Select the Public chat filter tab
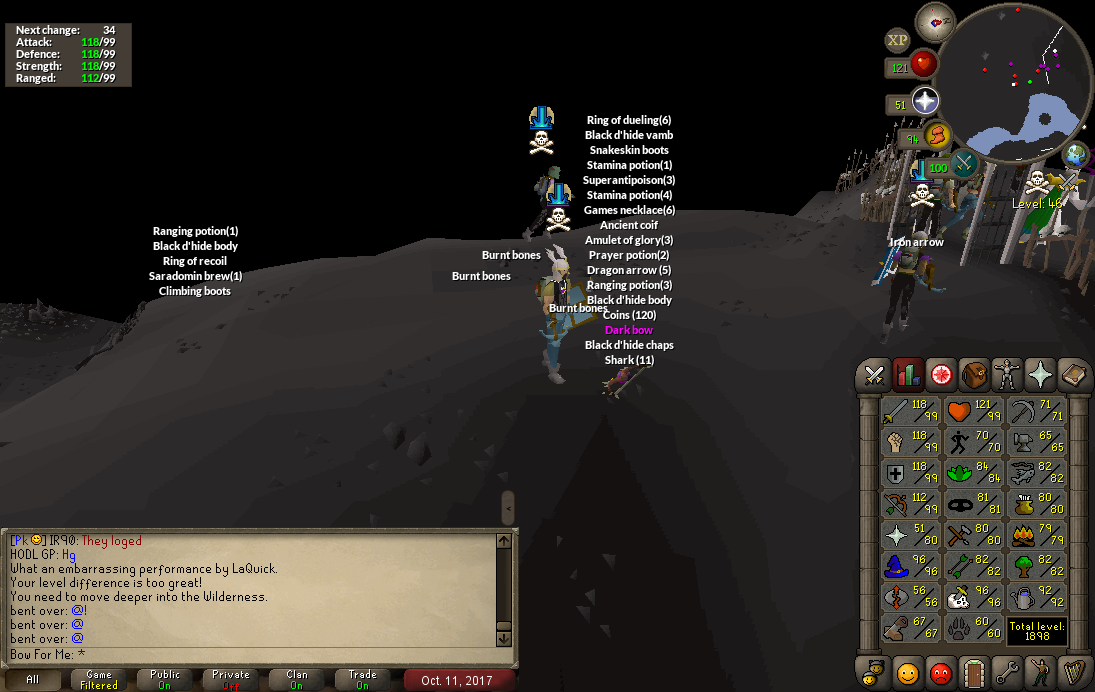This screenshot has width=1095, height=692. coord(165,679)
